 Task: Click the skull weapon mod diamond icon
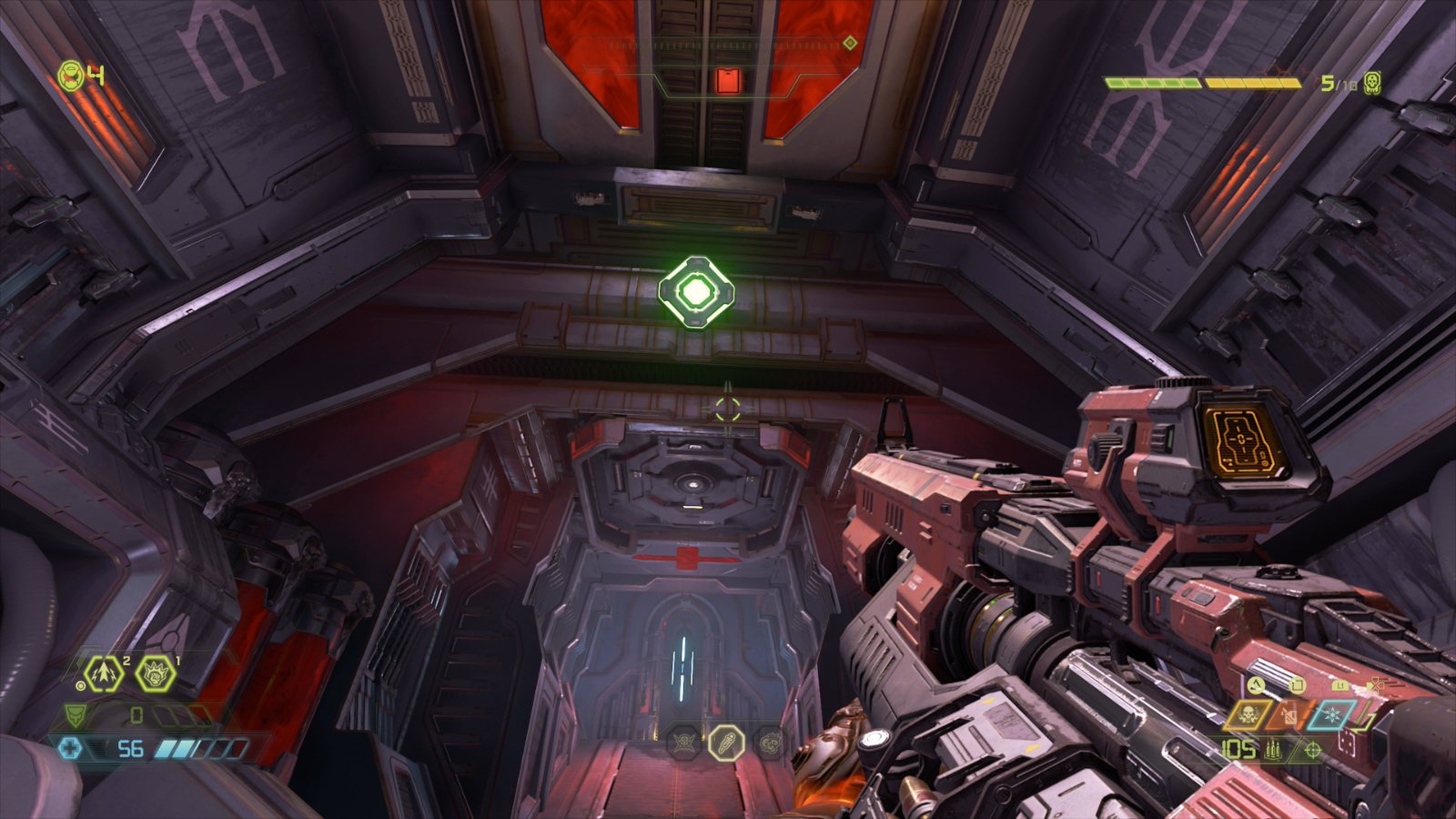pyautogui.click(x=1247, y=715)
